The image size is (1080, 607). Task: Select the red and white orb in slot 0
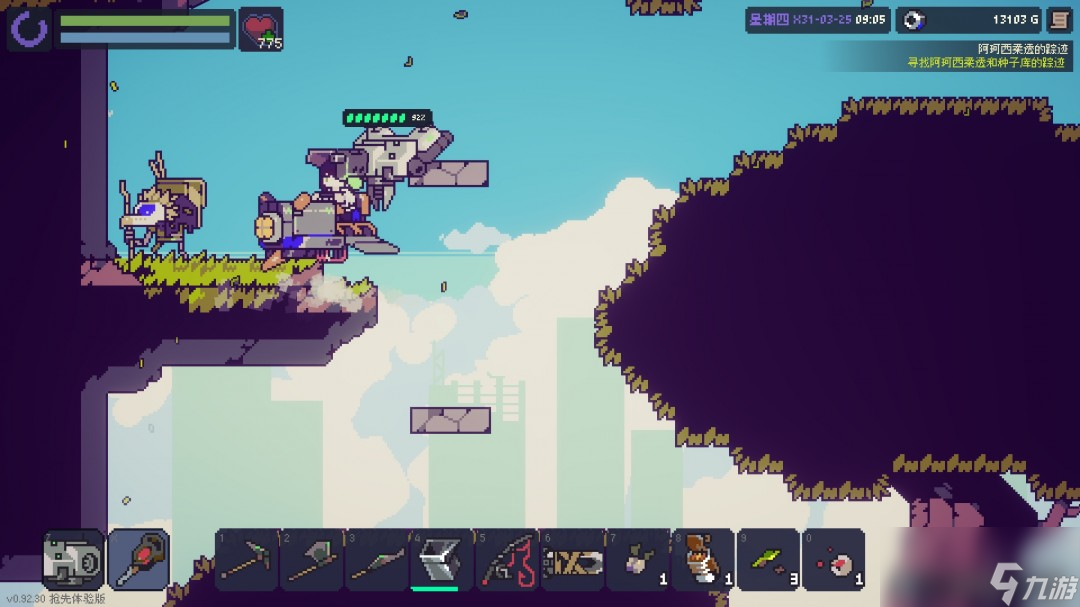pyautogui.click(x=833, y=560)
